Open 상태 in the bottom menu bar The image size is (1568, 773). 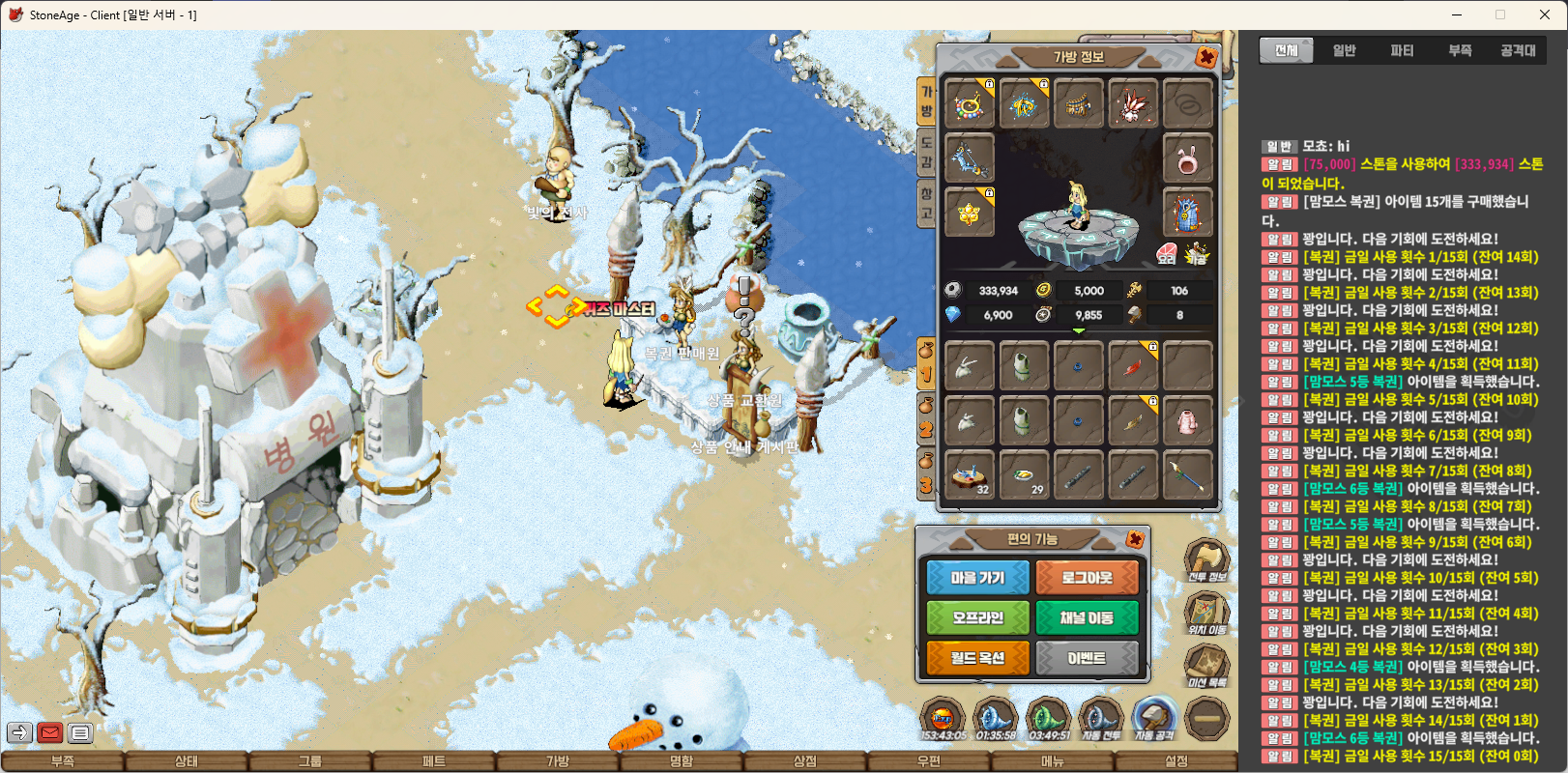(187, 761)
